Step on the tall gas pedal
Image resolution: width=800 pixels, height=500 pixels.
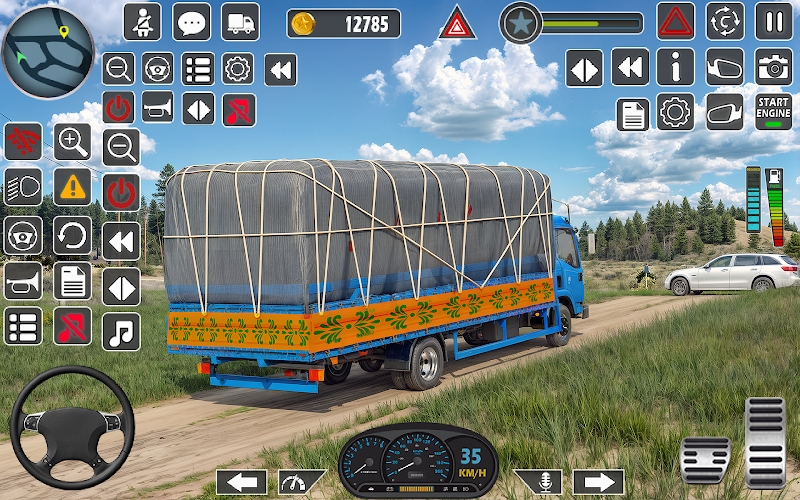click(765, 438)
